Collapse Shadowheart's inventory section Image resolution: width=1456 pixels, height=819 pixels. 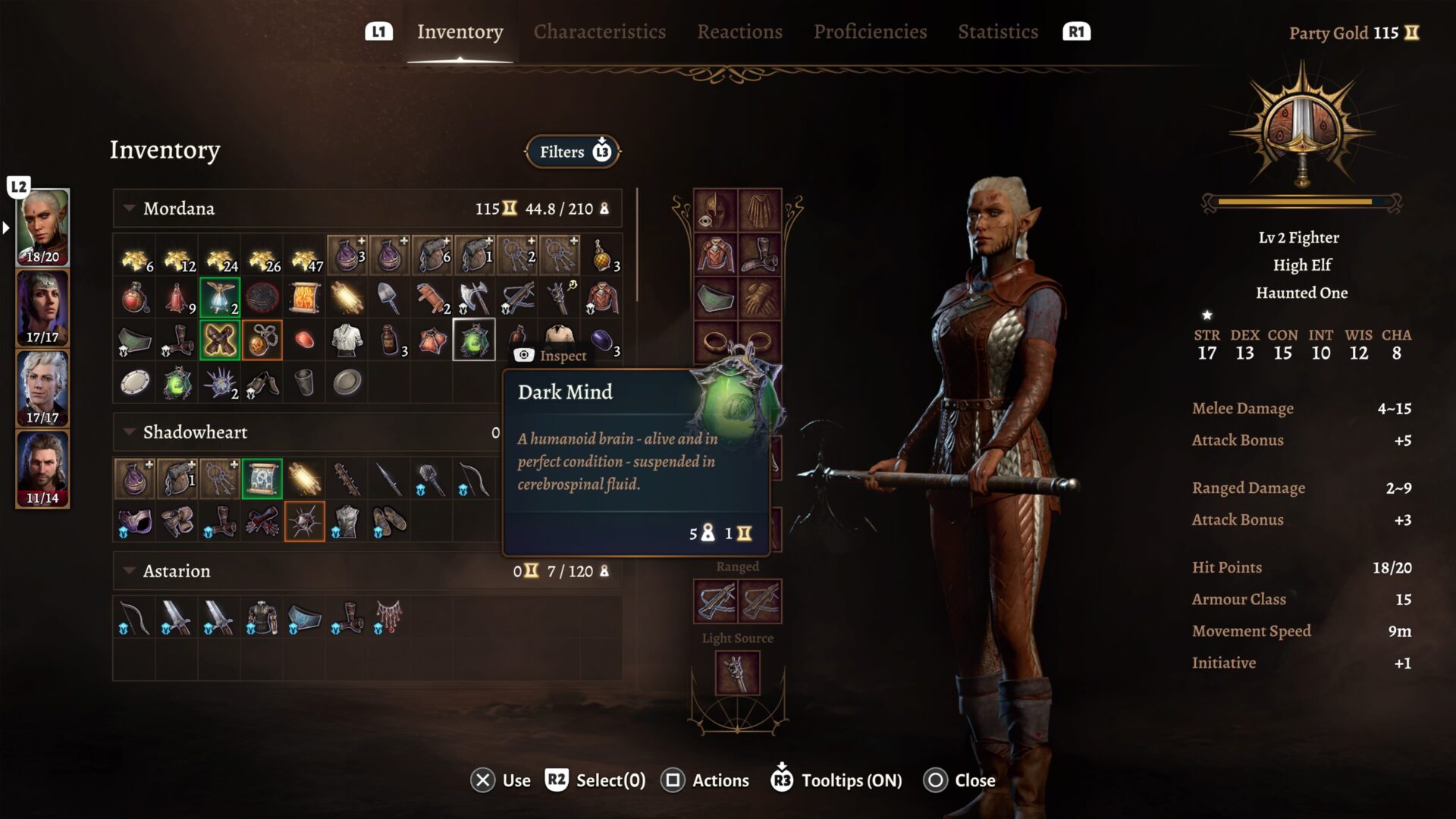tap(130, 432)
